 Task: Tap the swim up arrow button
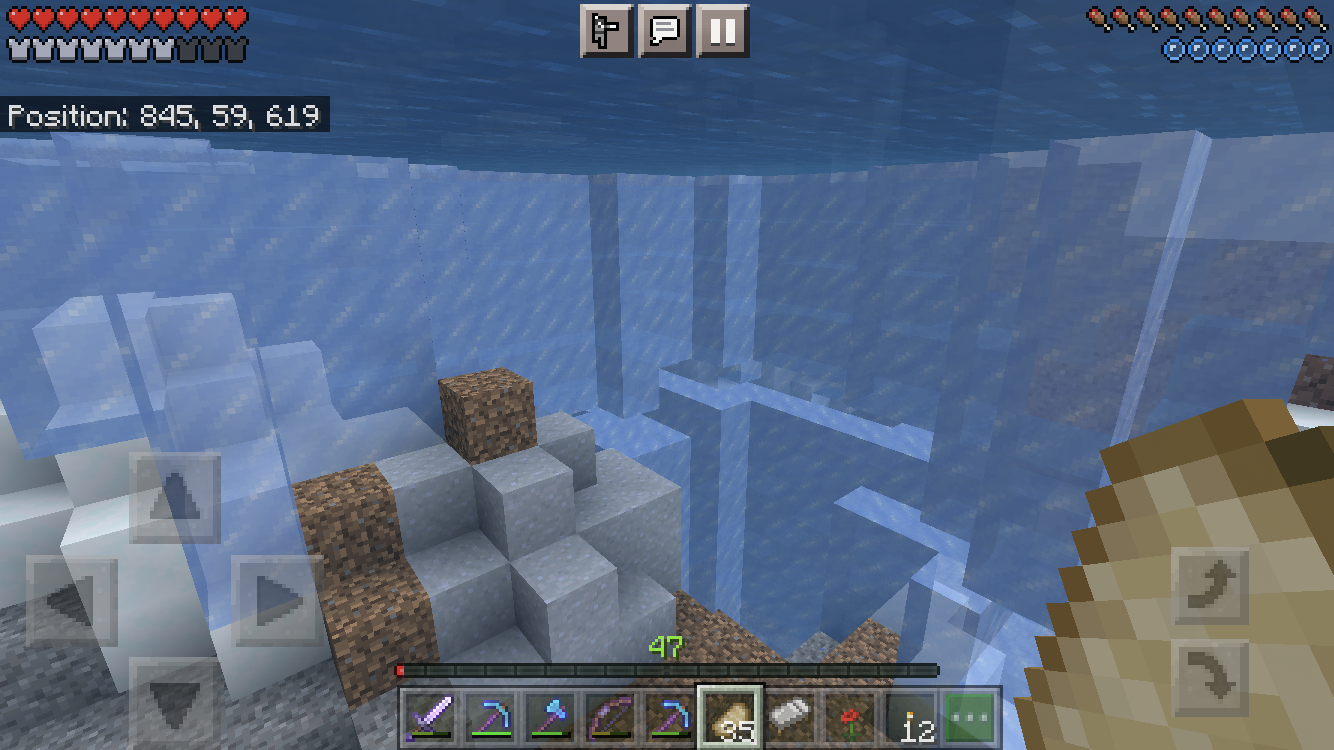coord(1211,585)
